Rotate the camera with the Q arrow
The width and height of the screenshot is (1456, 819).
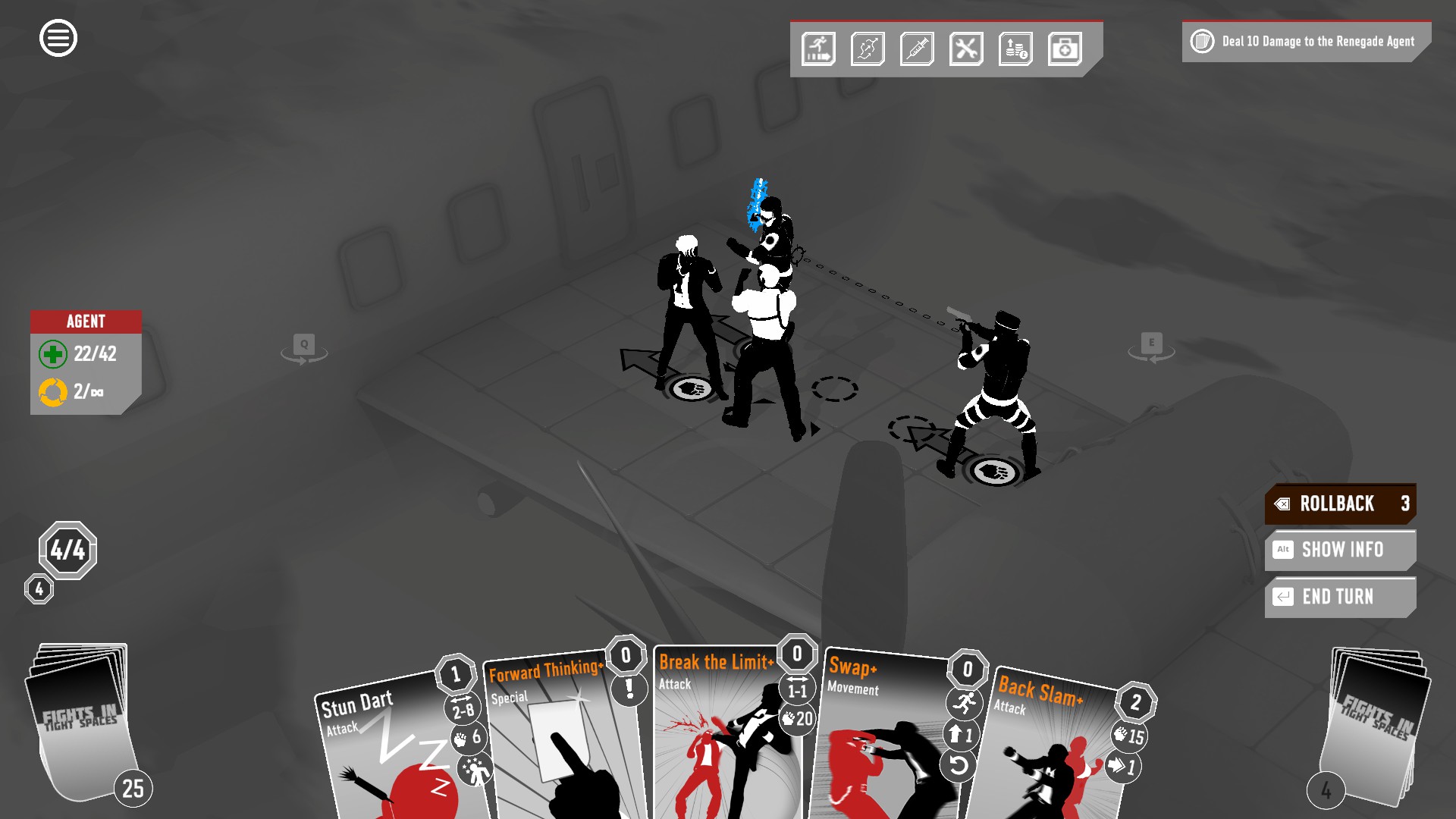tap(304, 349)
